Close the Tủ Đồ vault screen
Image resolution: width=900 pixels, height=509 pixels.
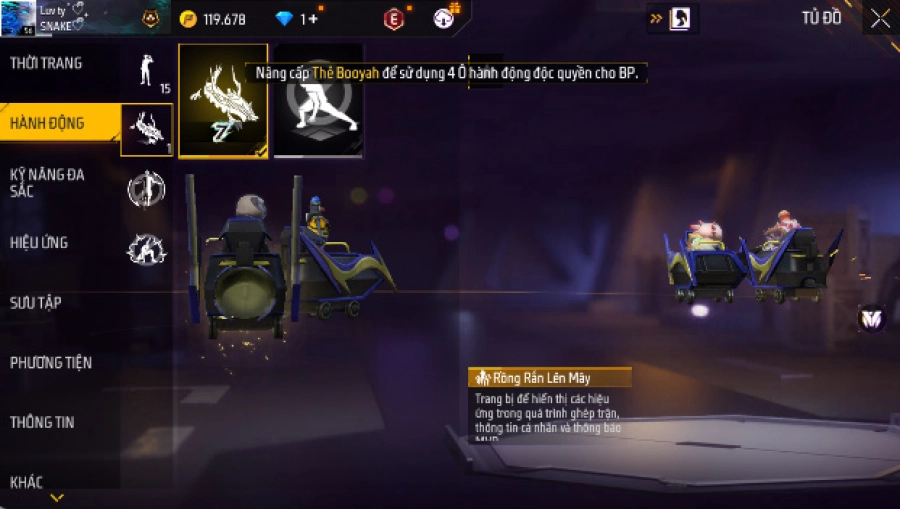(x=880, y=18)
